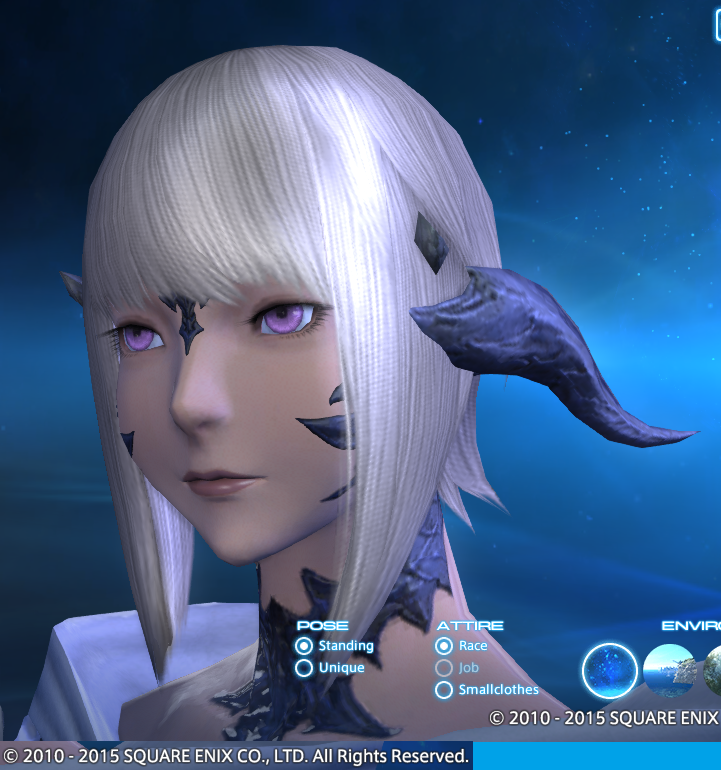Choose the starry night sky environment
This screenshot has width=721, height=770.
610,670
